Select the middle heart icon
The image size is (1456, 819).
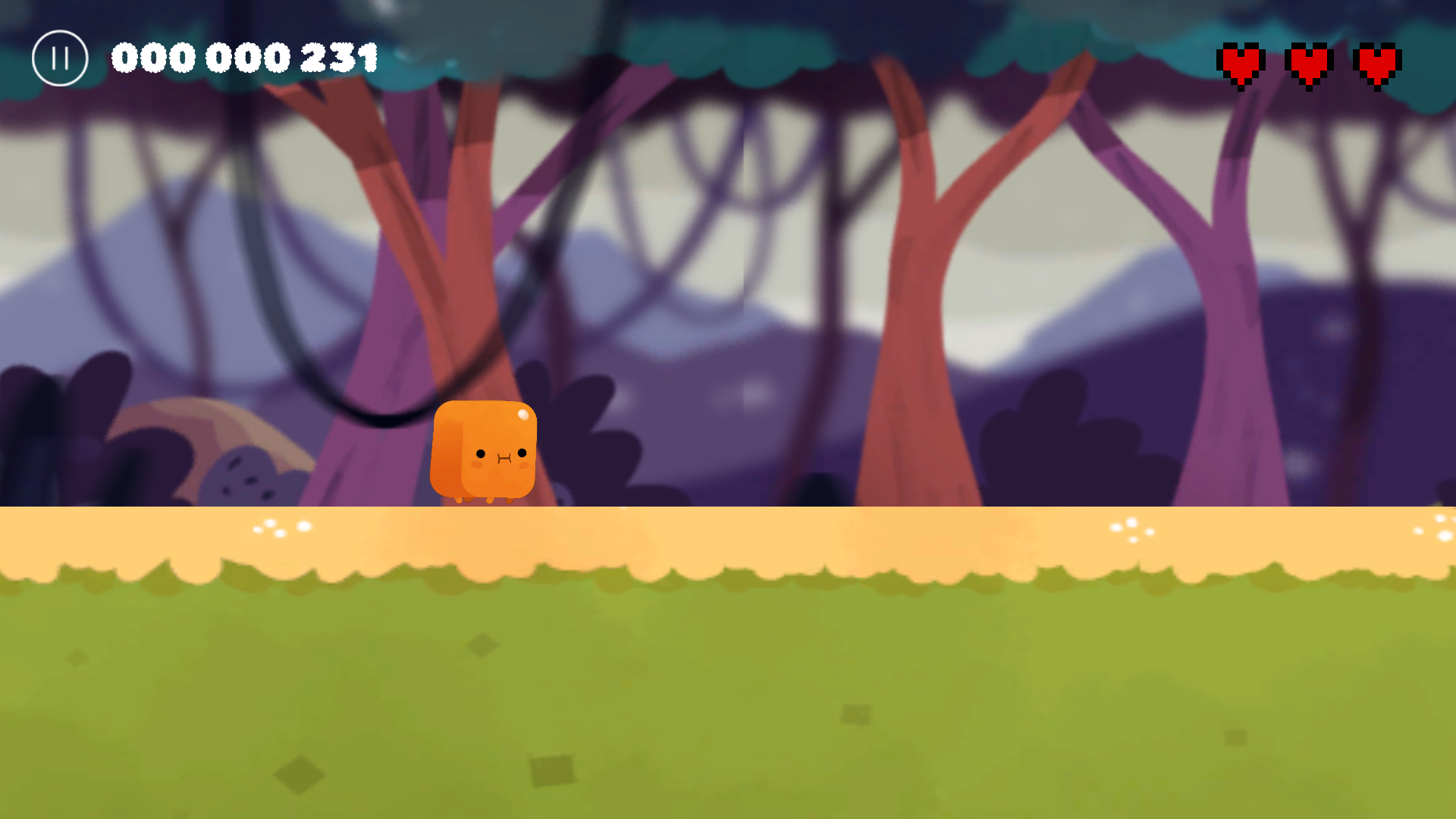tap(1310, 64)
